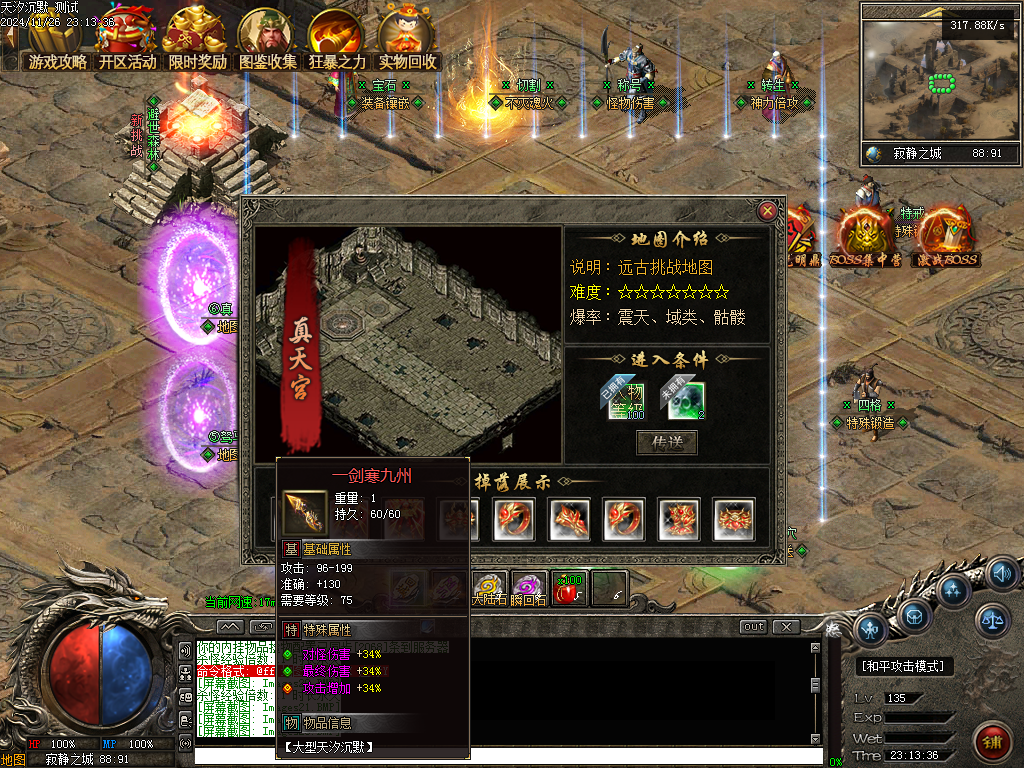Use the red apple hotbar item
Screen dimensions: 1024x768
[569, 589]
